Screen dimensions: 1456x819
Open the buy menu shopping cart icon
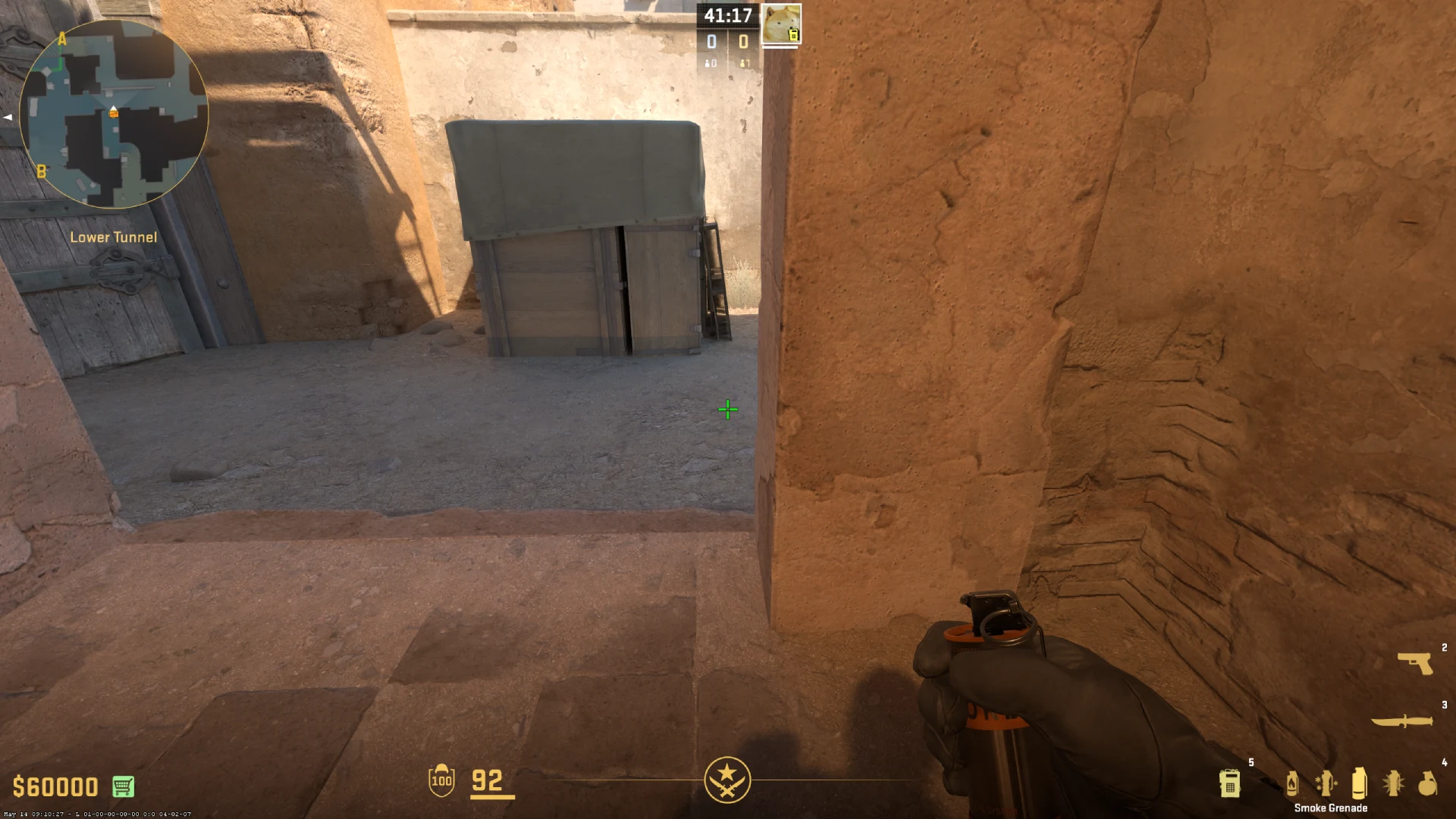click(x=124, y=786)
